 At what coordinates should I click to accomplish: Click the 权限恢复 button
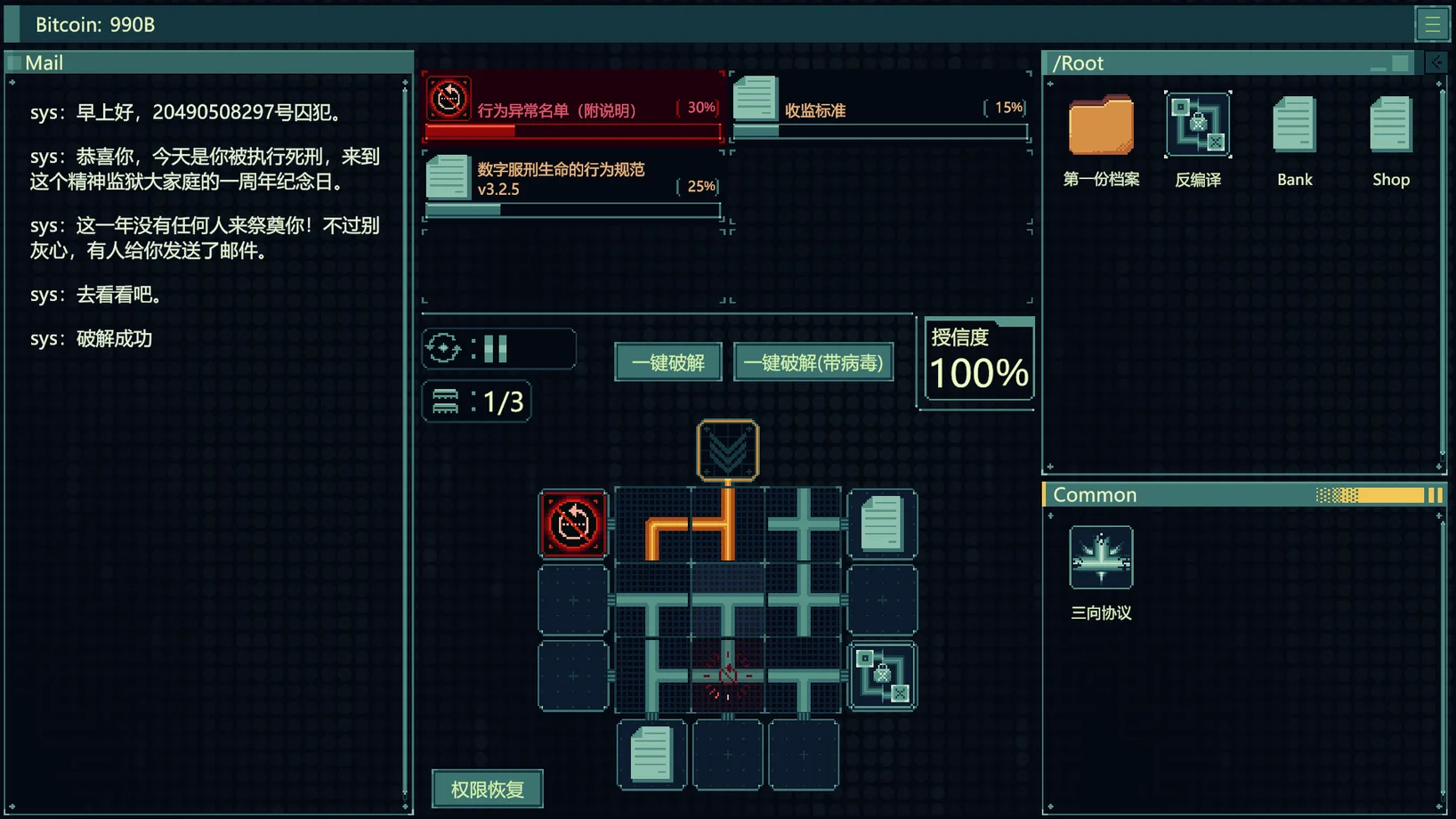(487, 789)
